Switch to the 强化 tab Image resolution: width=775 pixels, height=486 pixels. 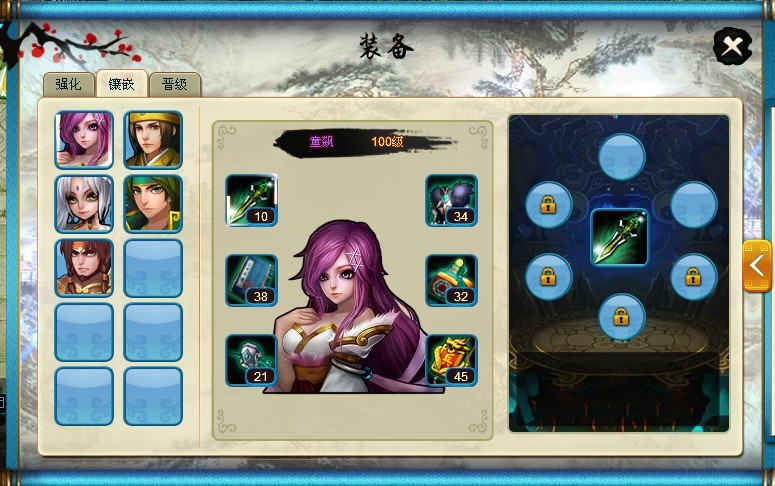pyautogui.click(x=68, y=84)
